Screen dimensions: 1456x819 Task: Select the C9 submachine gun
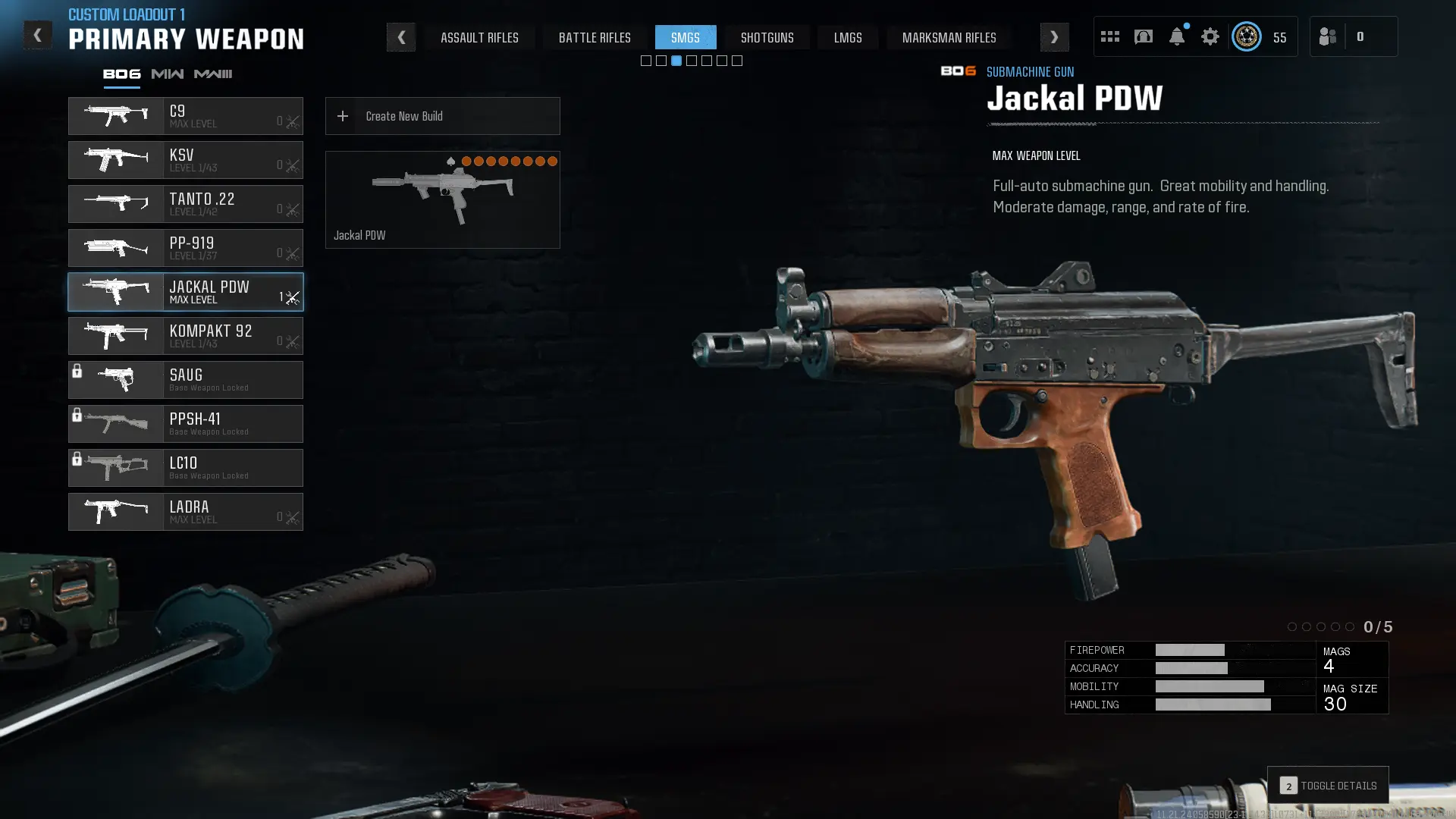(186, 116)
